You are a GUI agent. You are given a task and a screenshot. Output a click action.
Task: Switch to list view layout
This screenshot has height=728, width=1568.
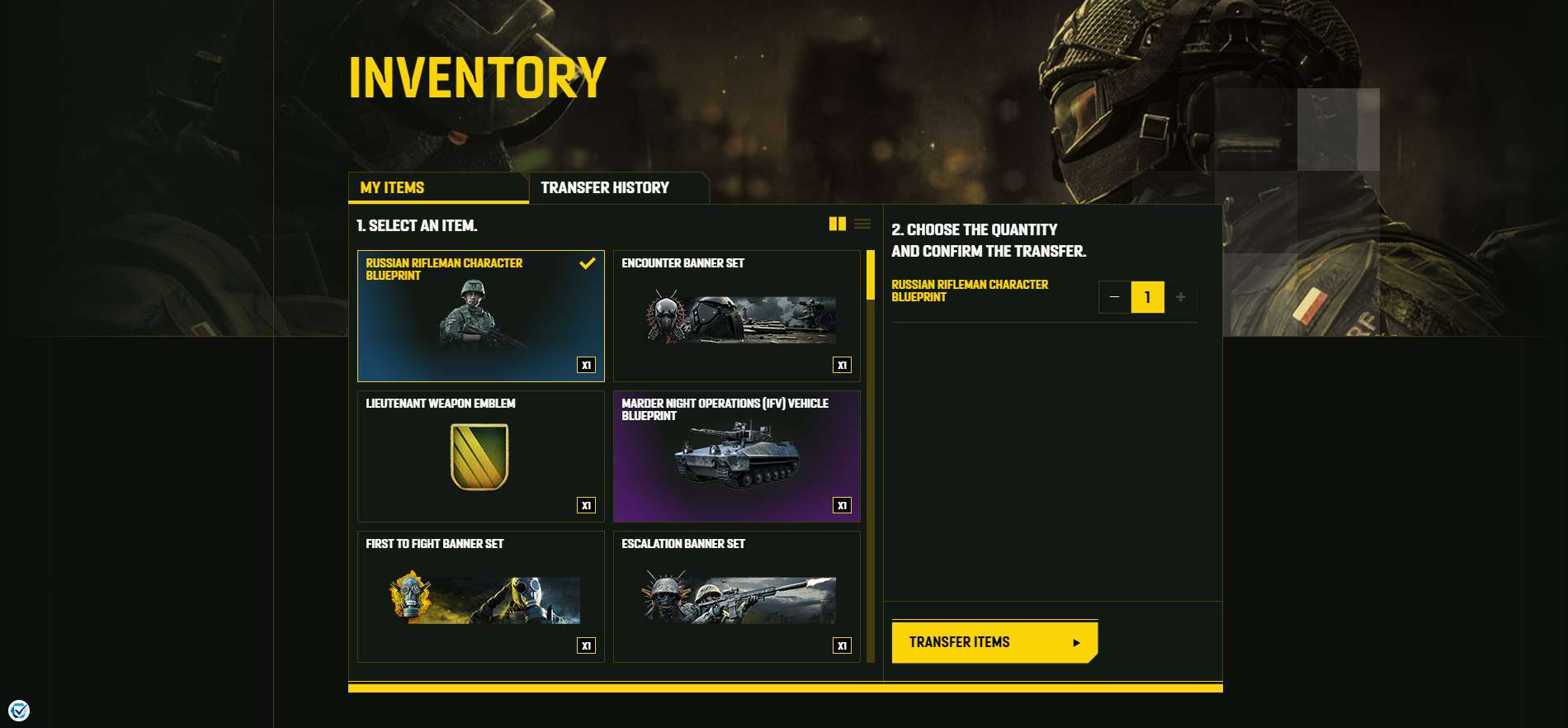862,224
